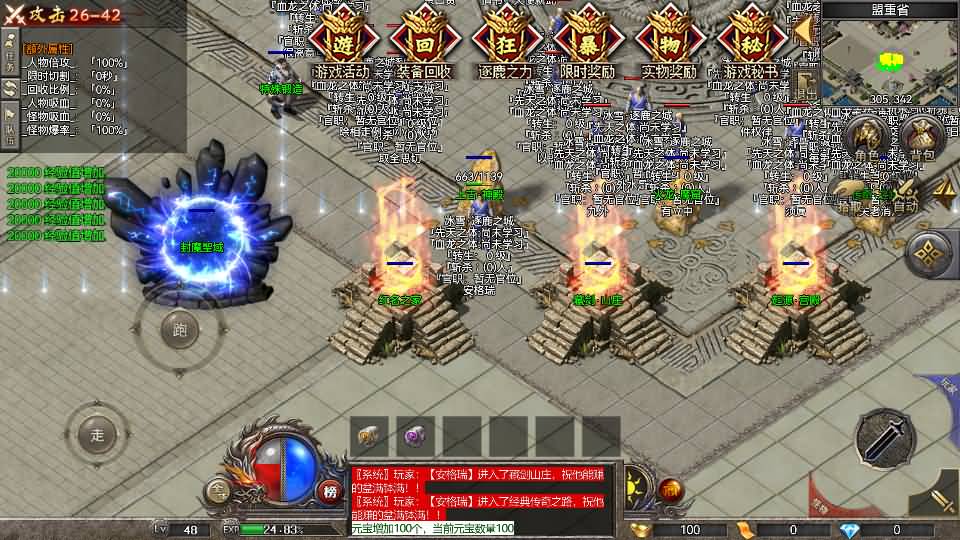This screenshot has height=540, width=960.
Task: Toggle 自动 auto-battle mode
Action: [x=905, y=193]
